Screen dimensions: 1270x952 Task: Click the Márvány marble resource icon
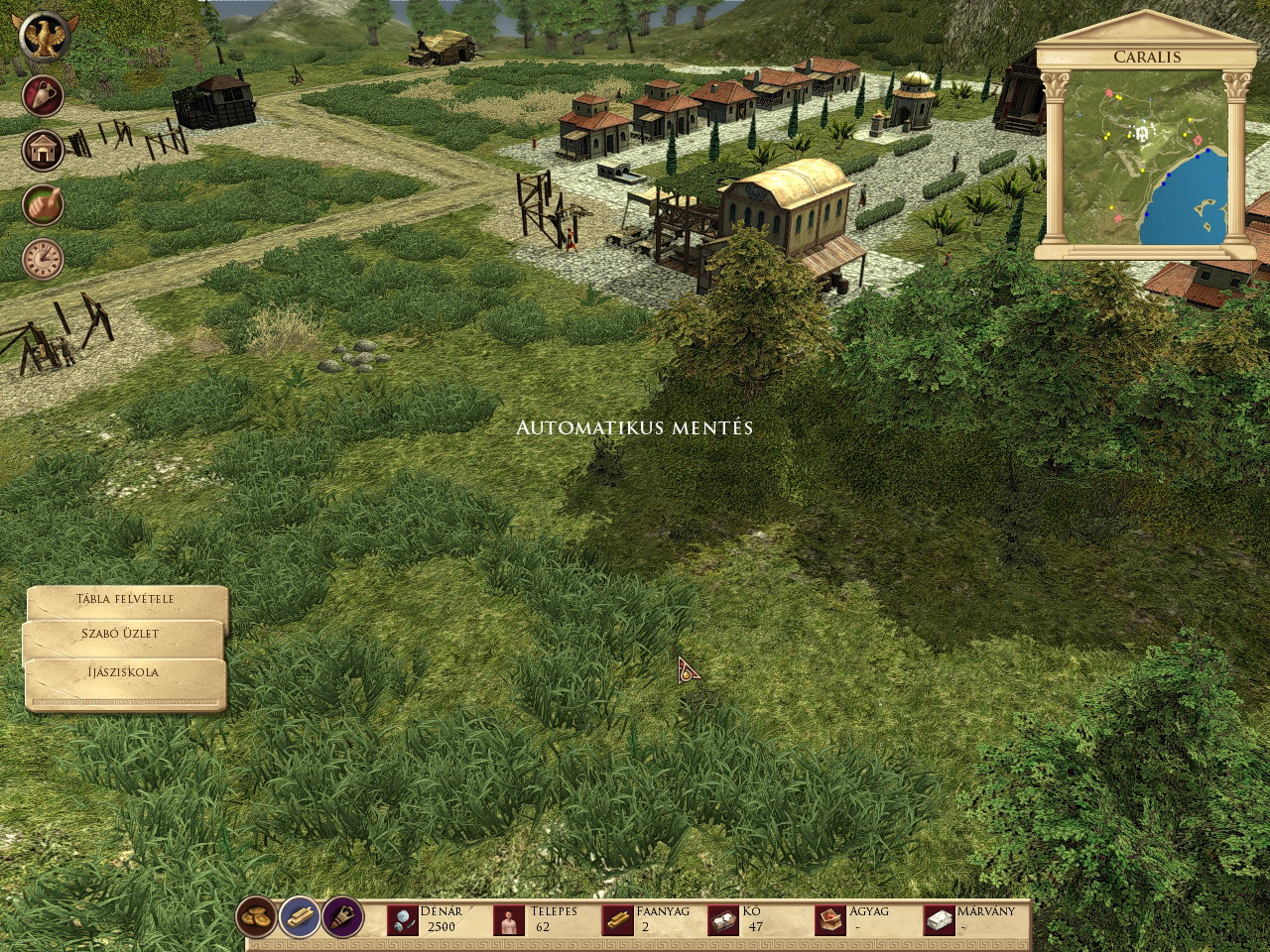pyautogui.click(x=938, y=921)
